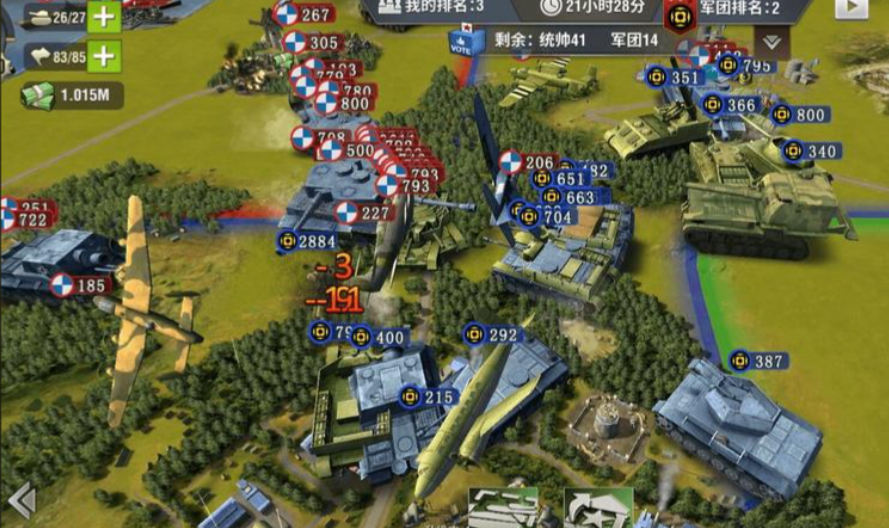
Task: Expand the ranking panel with the down chevron
Action: pyautogui.click(x=771, y=42)
